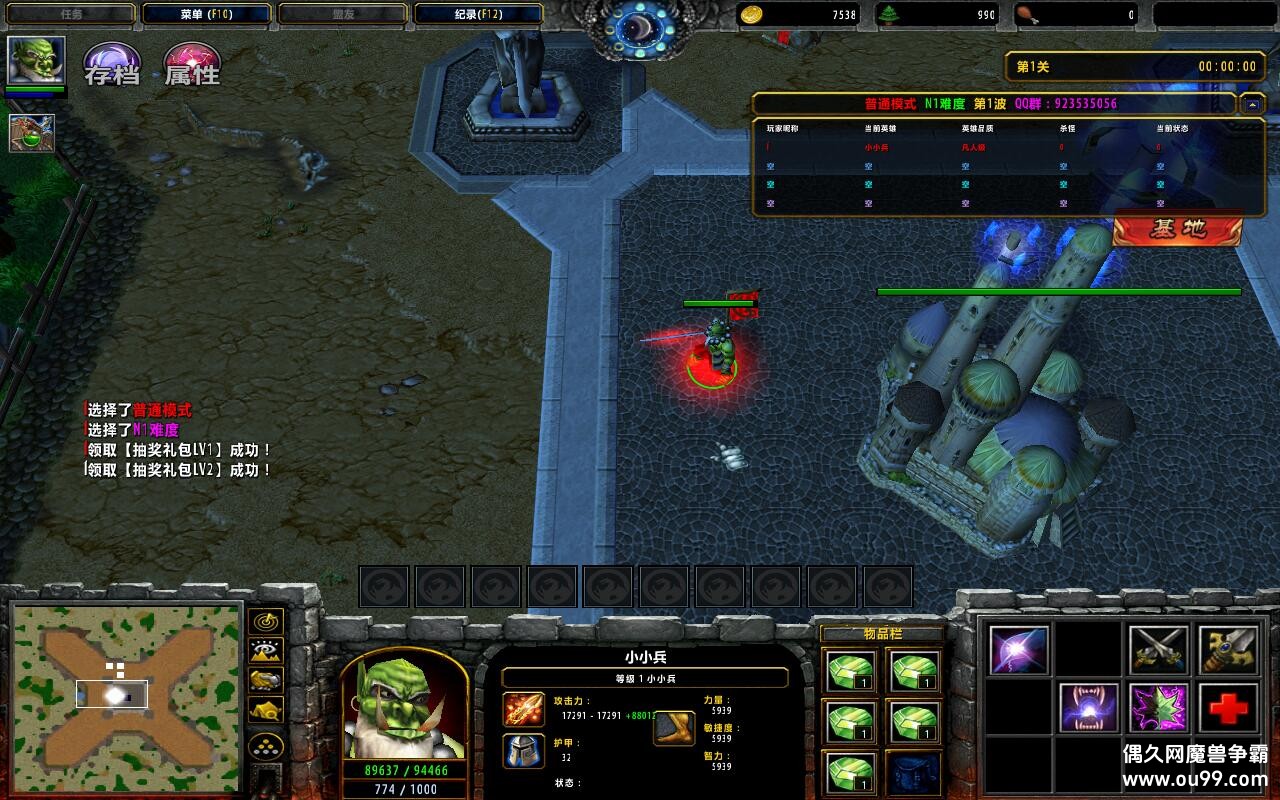Click the small icon below the hero icon
Image resolution: width=1280 pixels, height=800 pixels.
click(32, 133)
